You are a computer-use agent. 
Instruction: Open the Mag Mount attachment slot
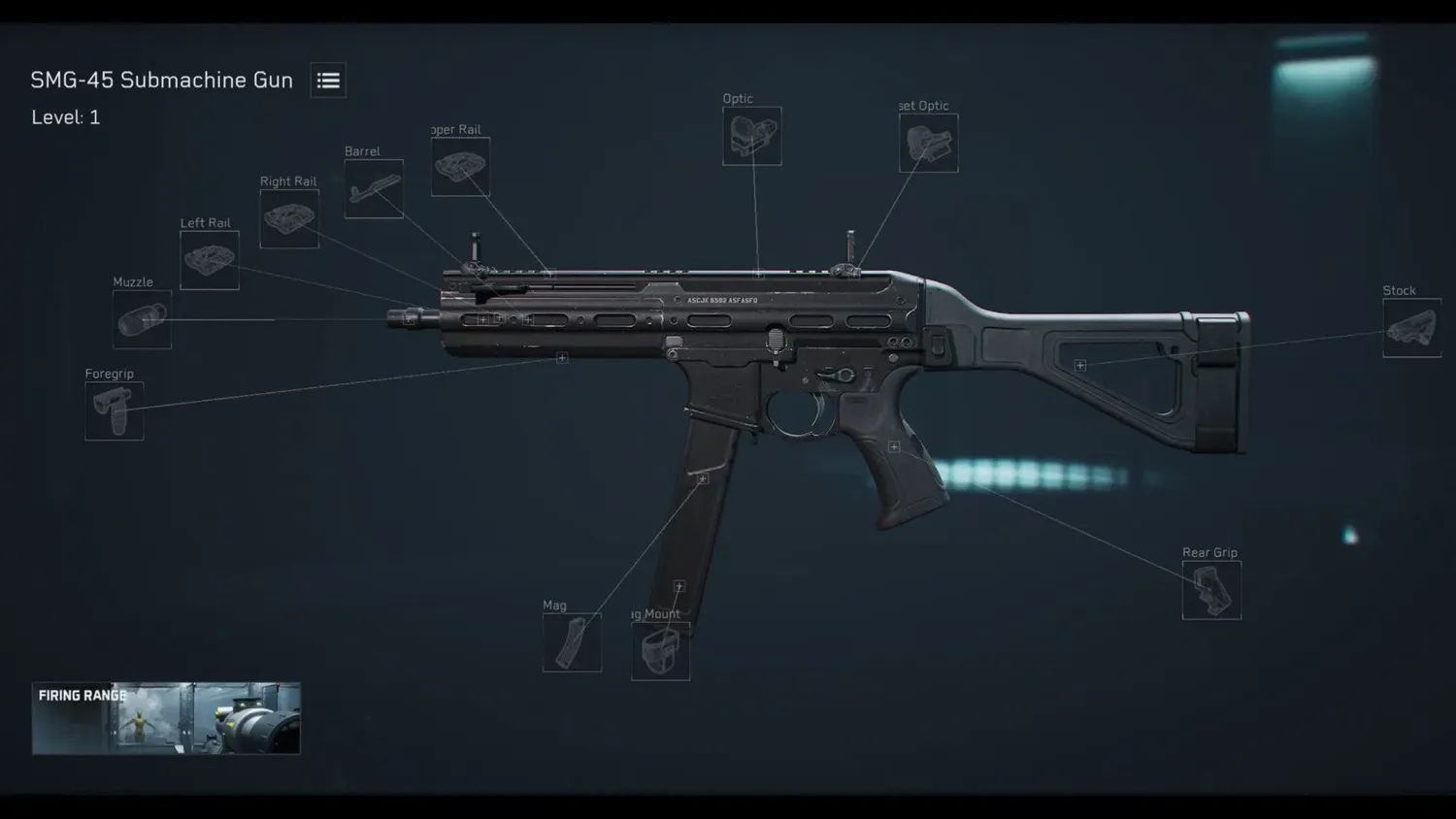coord(661,652)
